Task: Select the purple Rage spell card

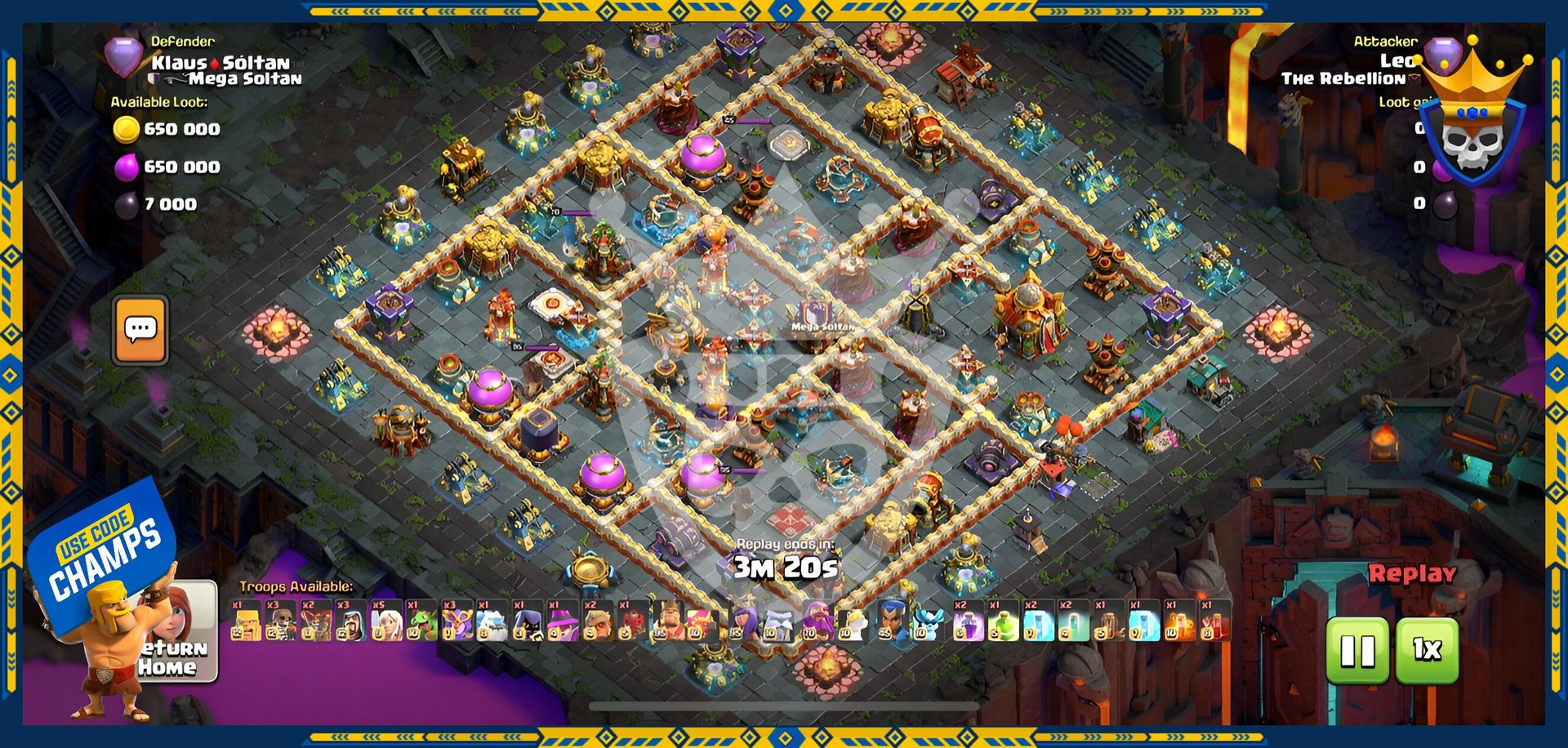Action: coord(968,621)
